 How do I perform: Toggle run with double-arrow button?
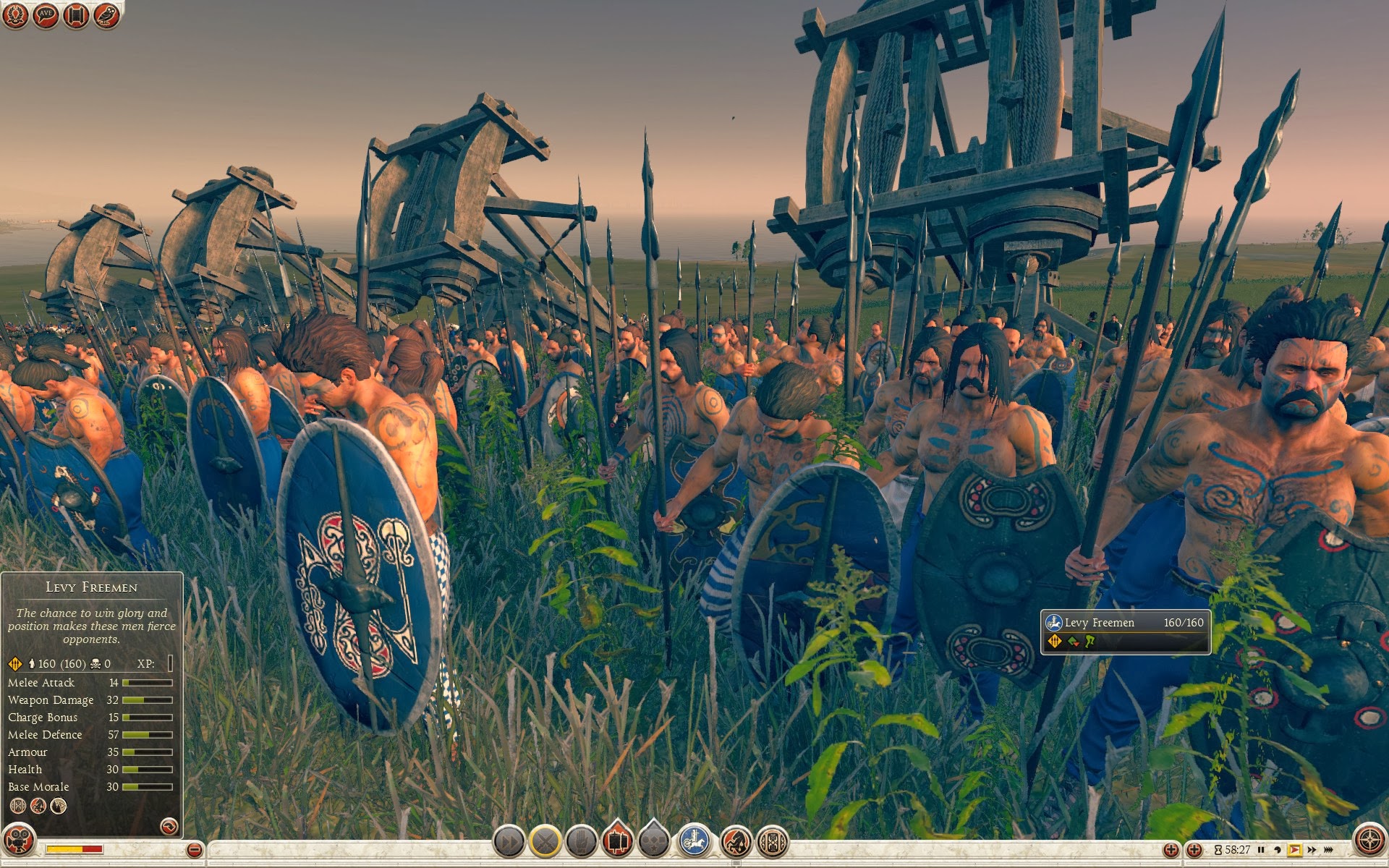[509, 842]
